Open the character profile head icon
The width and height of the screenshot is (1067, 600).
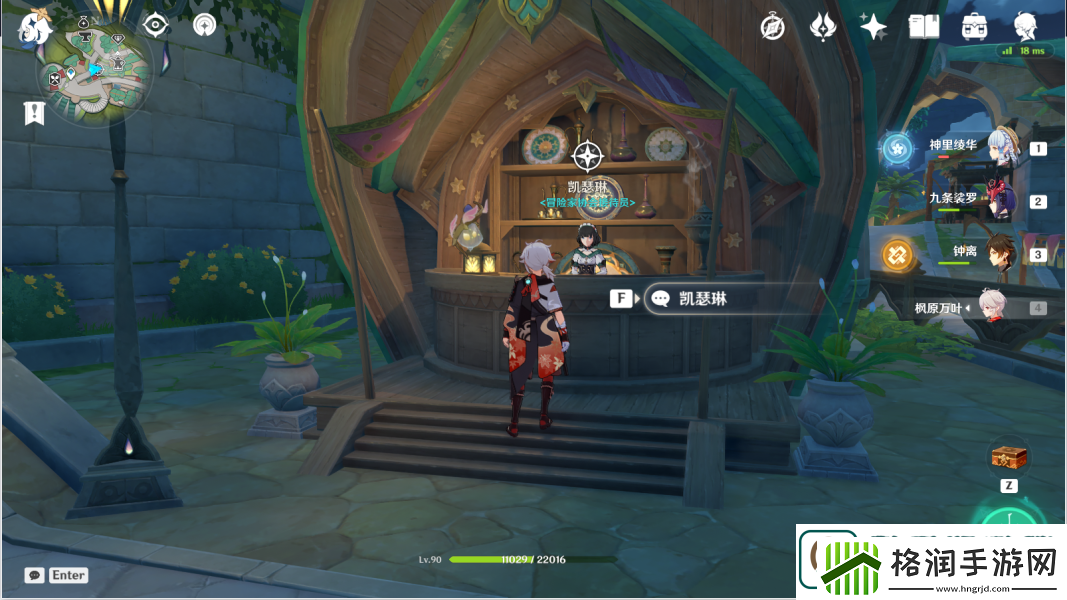(x=1025, y=27)
